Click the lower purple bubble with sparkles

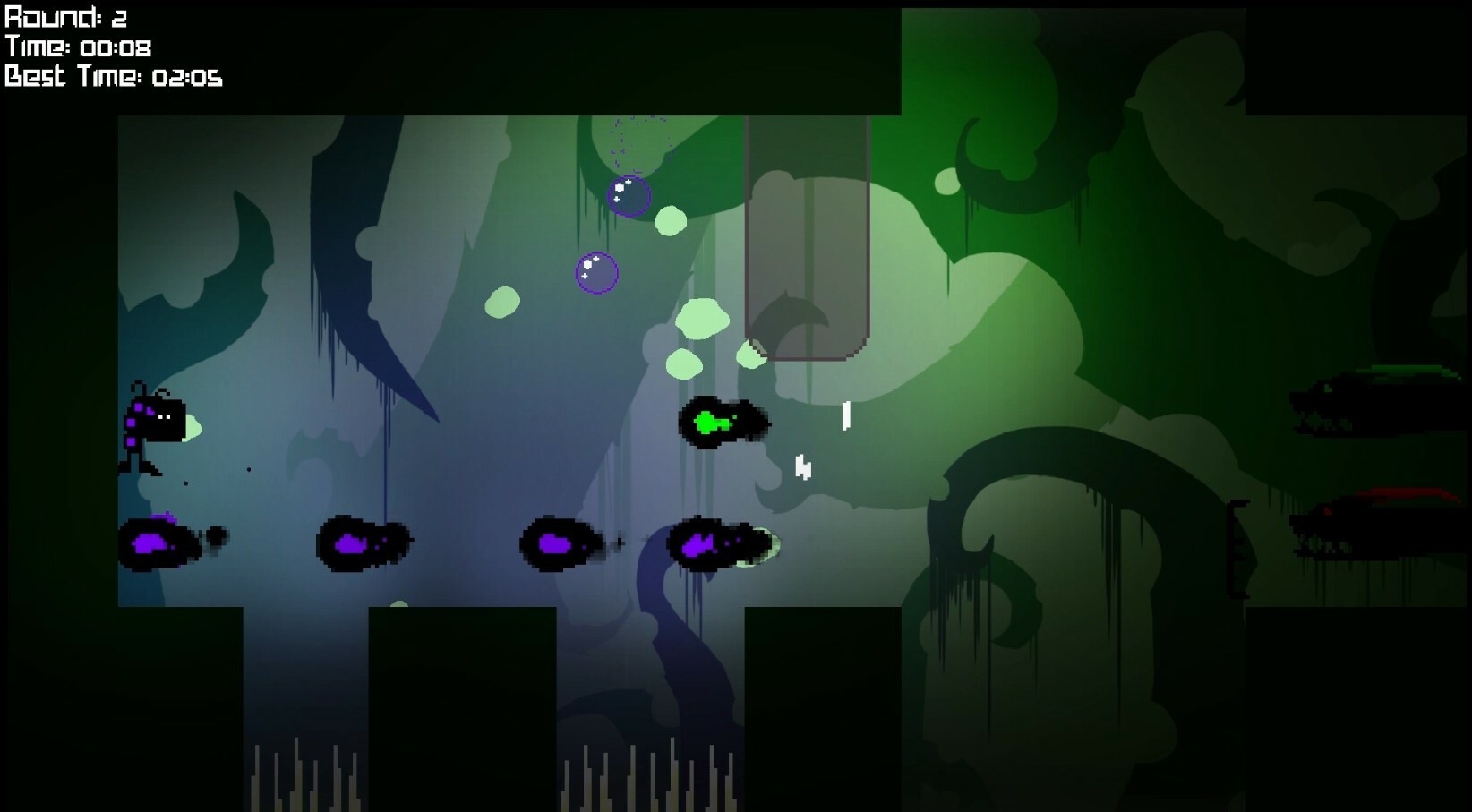point(596,274)
